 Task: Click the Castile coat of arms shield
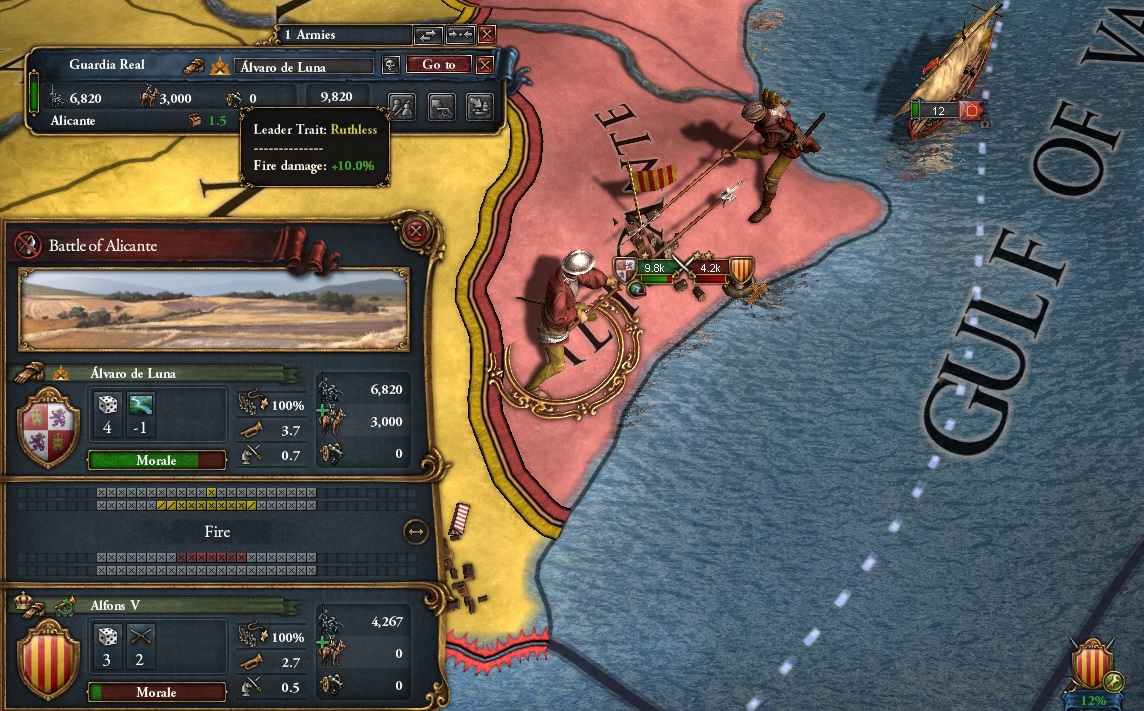tap(49, 430)
